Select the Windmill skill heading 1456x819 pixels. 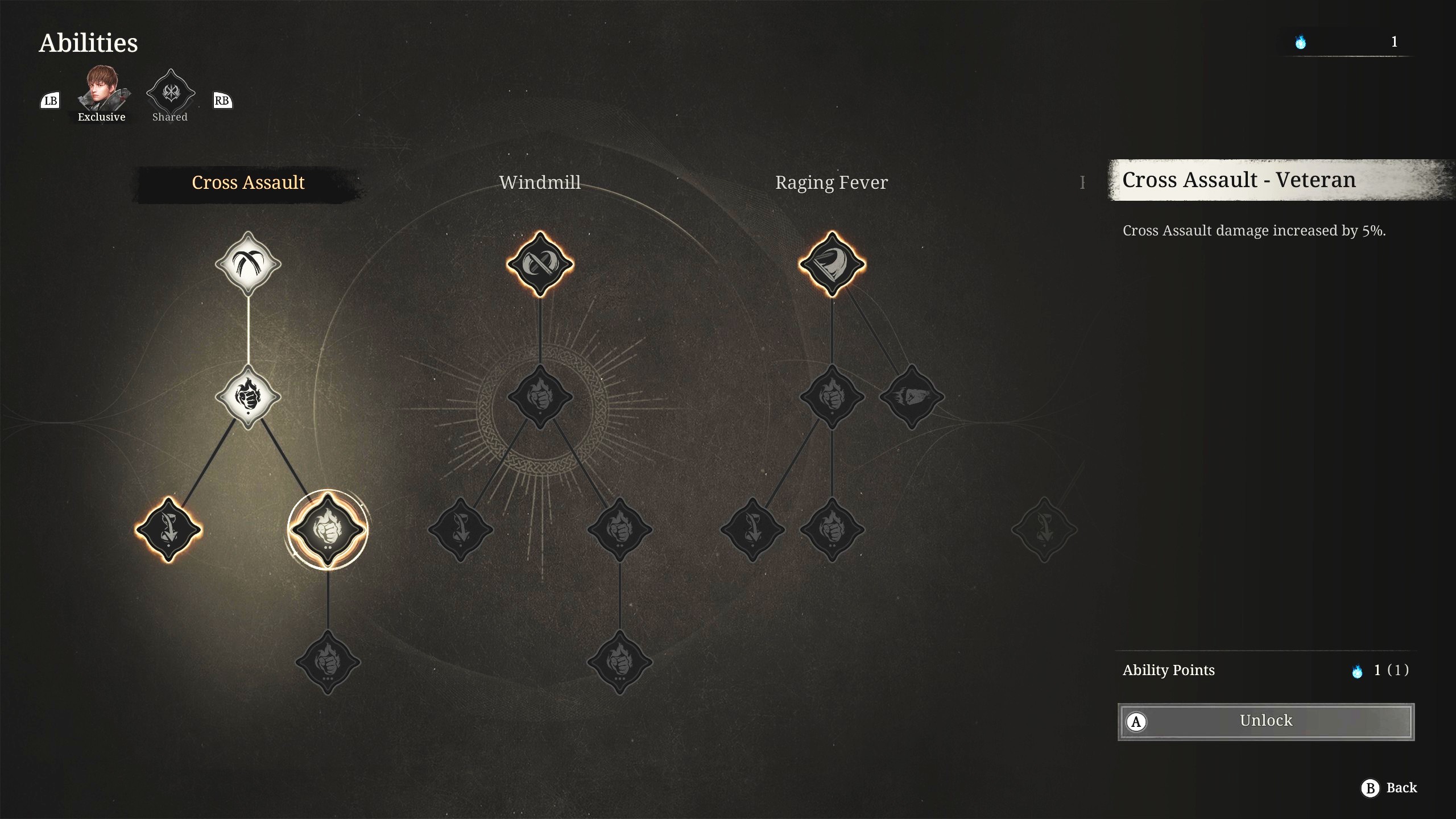[x=540, y=183]
